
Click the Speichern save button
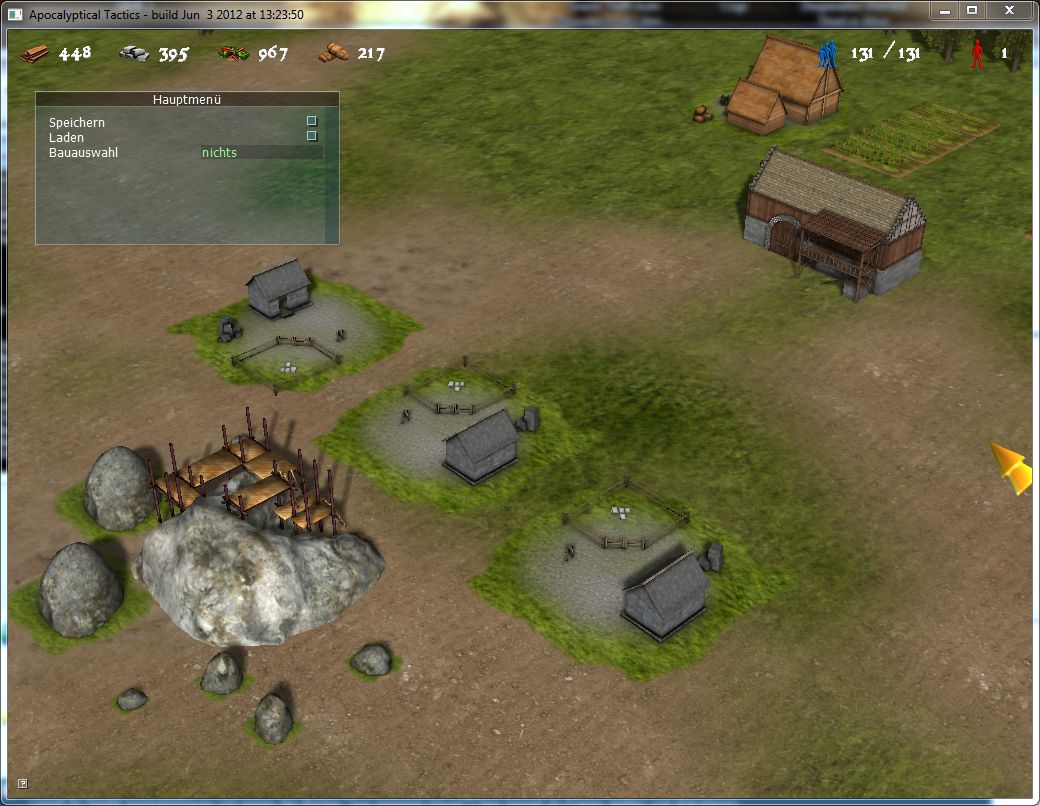(311, 121)
